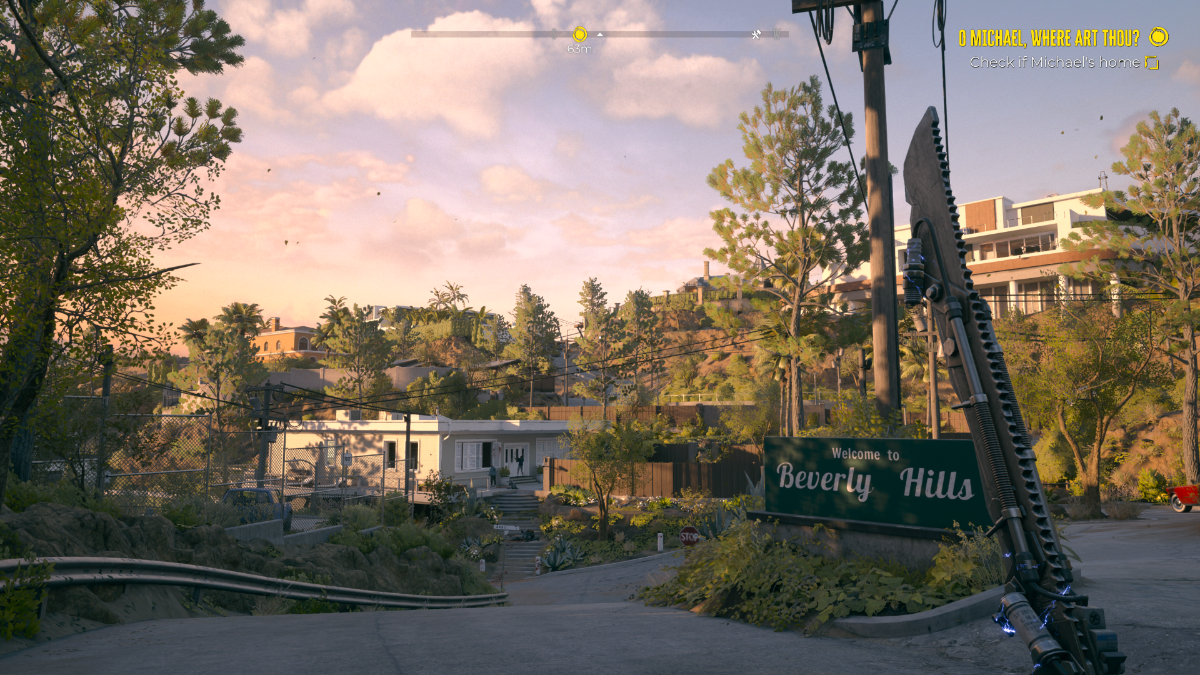The height and width of the screenshot is (675, 1200).
Task: Tick the objective checkbox beside Michael's home
Action: pyautogui.click(x=1152, y=63)
